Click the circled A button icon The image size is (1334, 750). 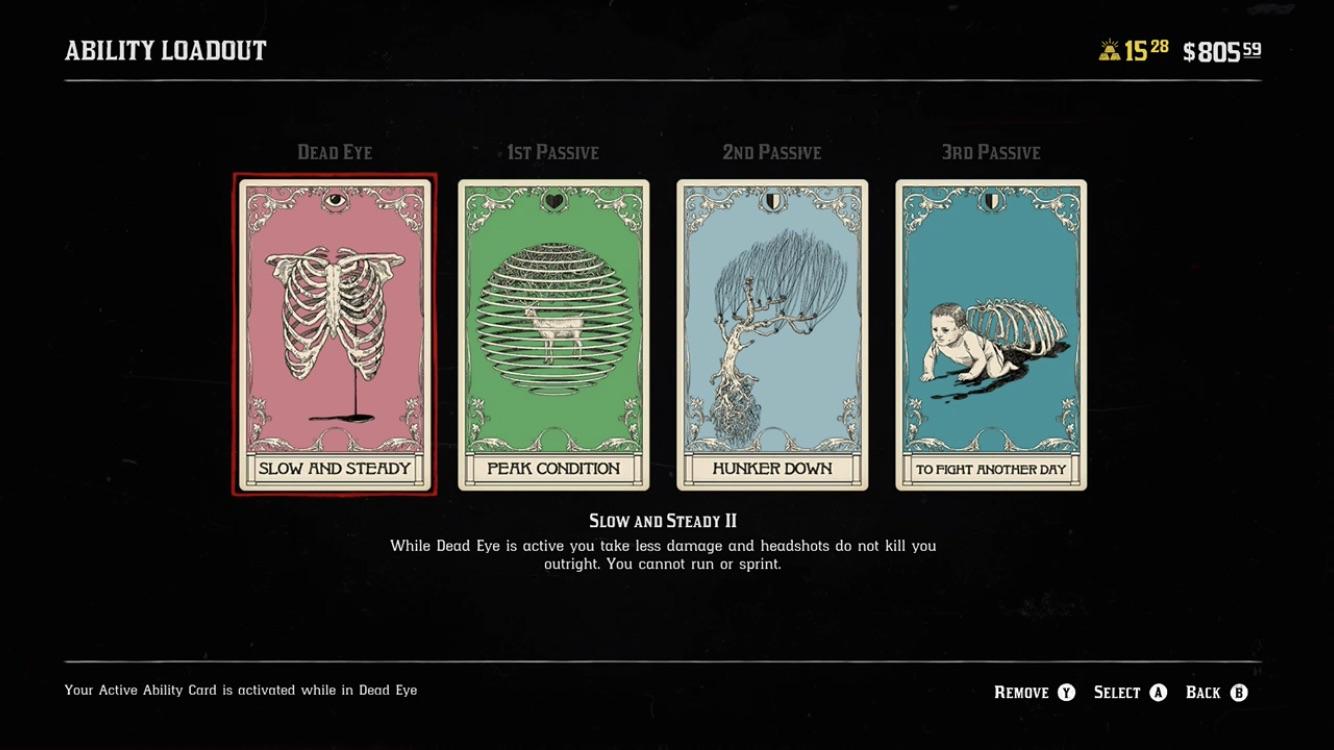tap(1156, 691)
